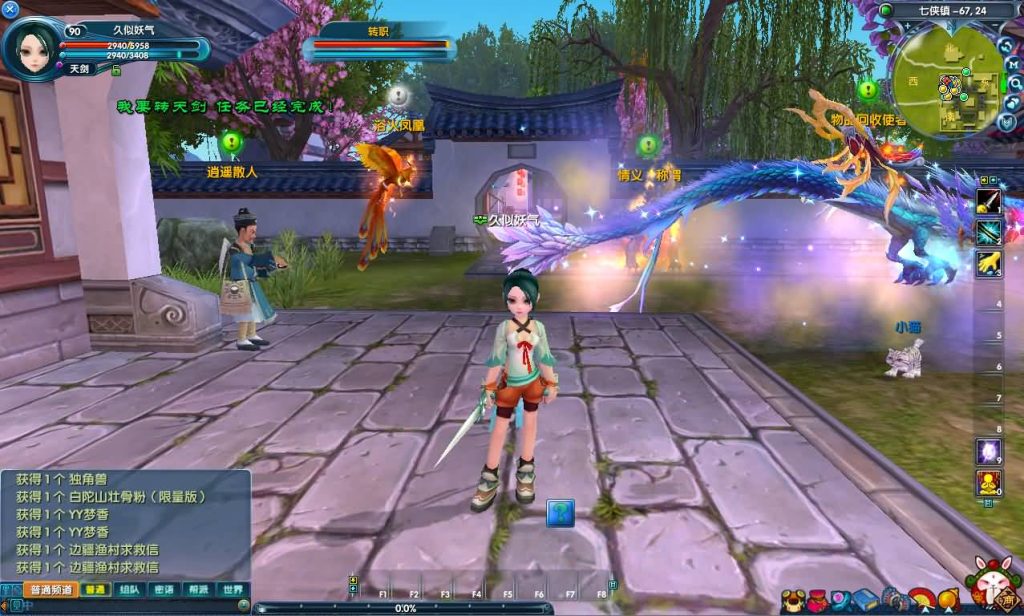Open the 帮派 guild chat tab
This screenshot has width=1024, height=616.
(198, 590)
